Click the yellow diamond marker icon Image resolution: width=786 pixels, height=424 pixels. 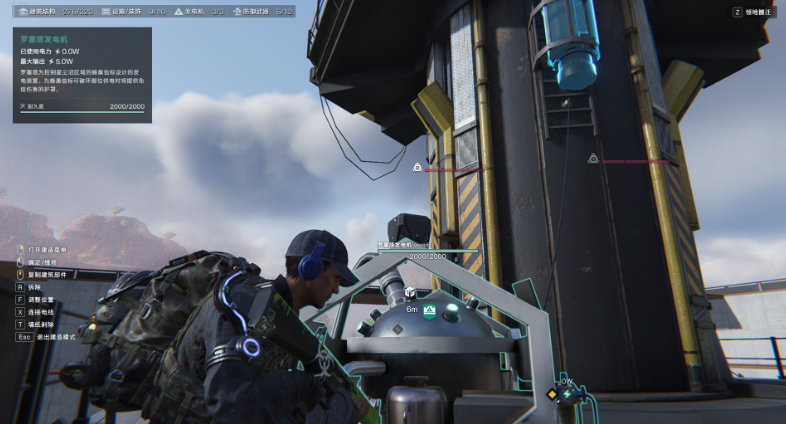click(551, 395)
